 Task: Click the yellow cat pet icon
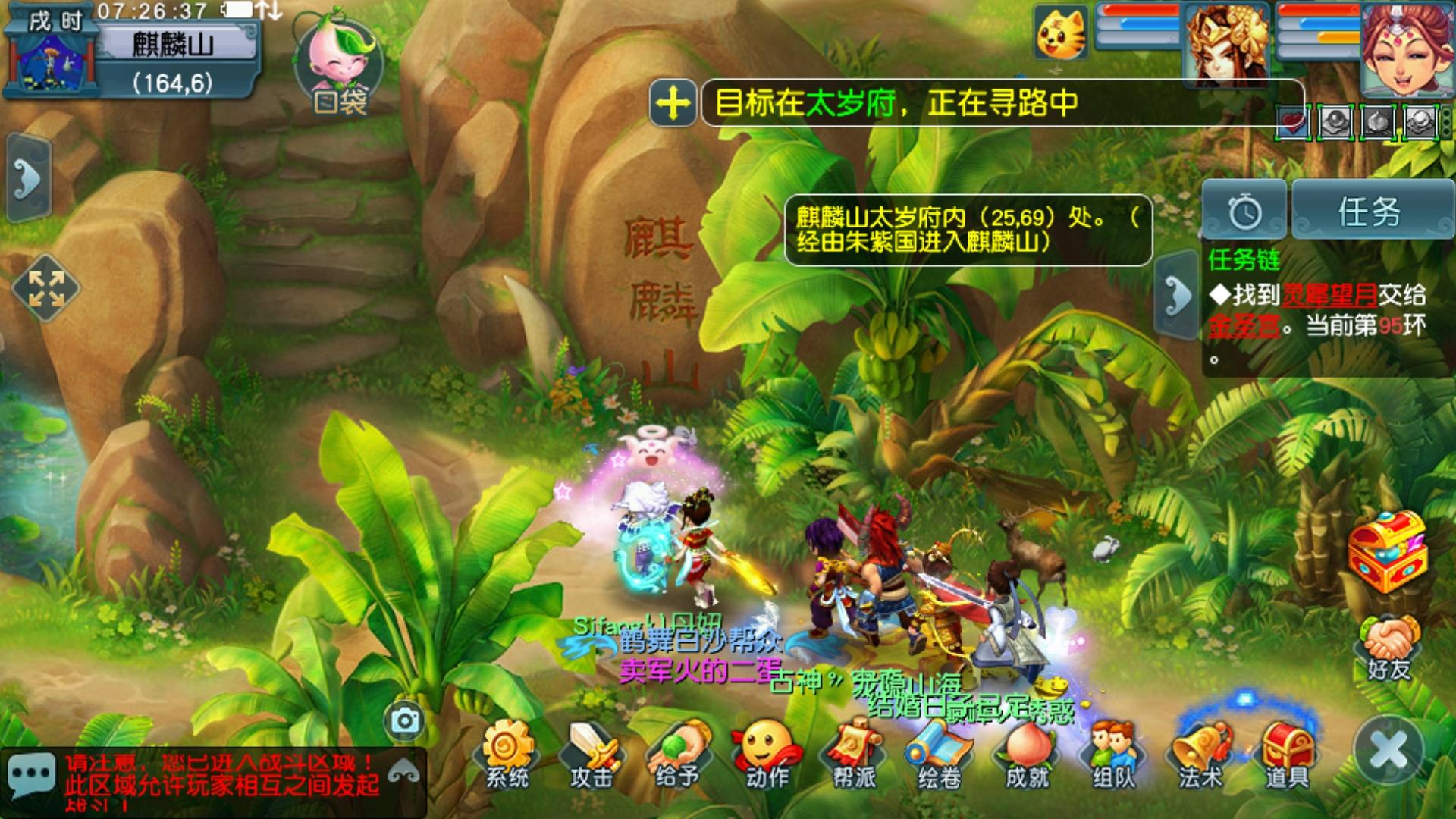coord(1061,33)
